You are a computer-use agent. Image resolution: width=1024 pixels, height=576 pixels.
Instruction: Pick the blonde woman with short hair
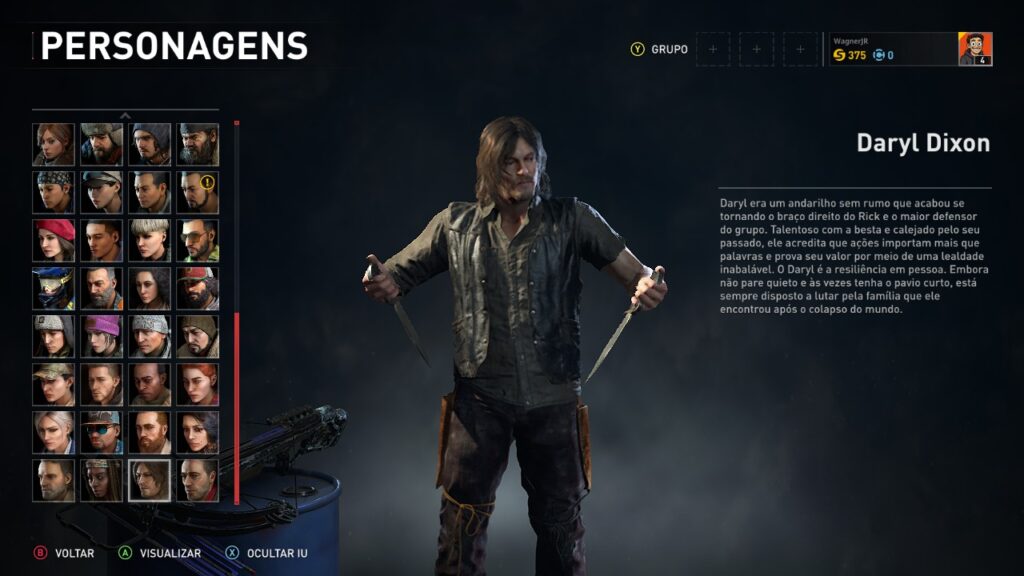tap(150, 240)
